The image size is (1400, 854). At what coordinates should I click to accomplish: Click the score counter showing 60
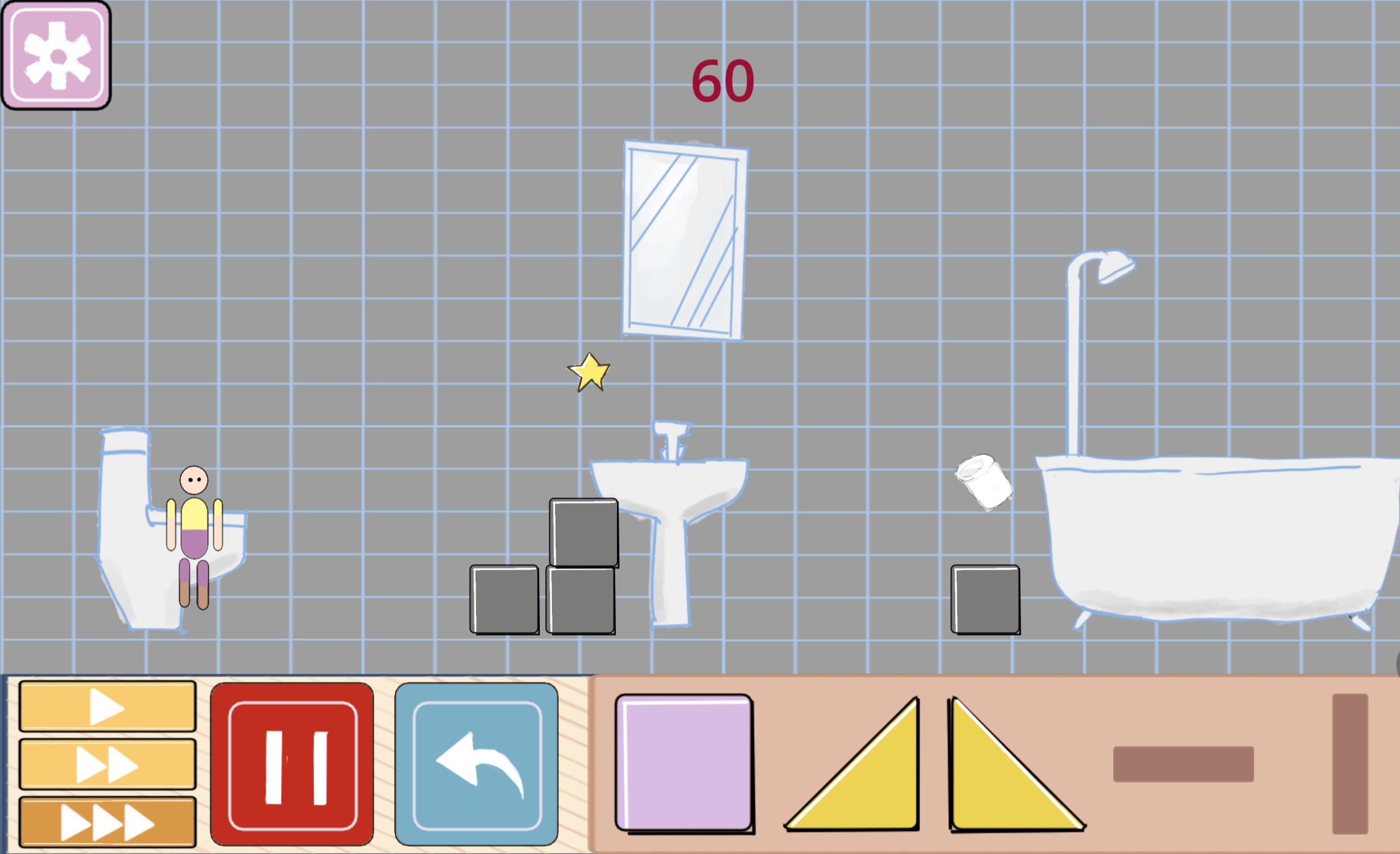(x=722, y=80)
